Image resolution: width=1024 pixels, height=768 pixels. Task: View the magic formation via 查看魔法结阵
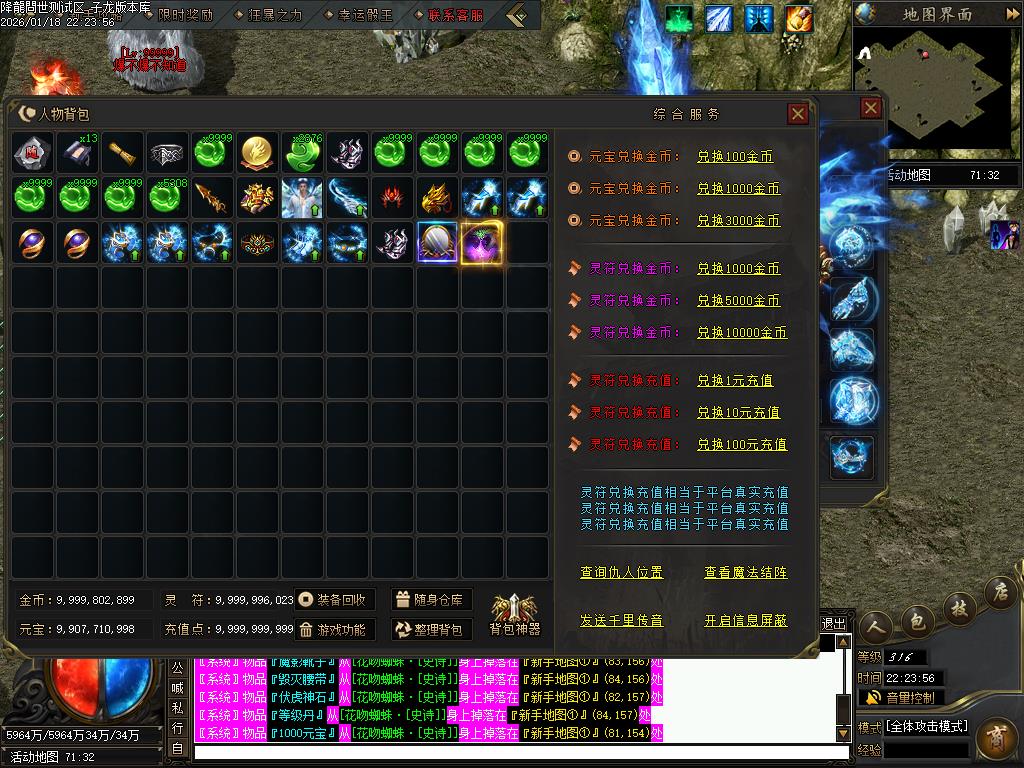[x=745, y=573]
